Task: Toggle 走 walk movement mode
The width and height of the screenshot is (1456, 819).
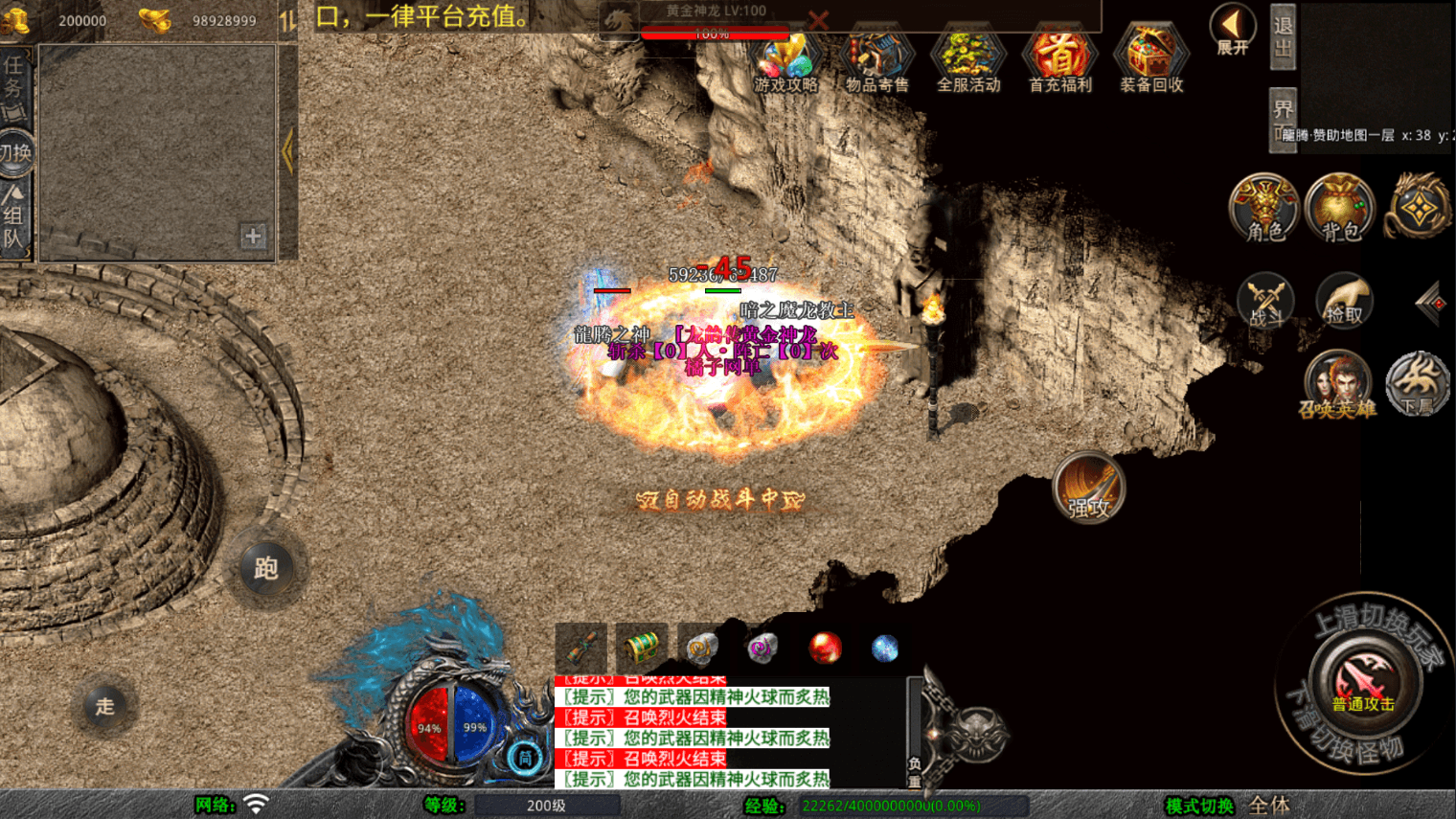Action: (105, 708)
